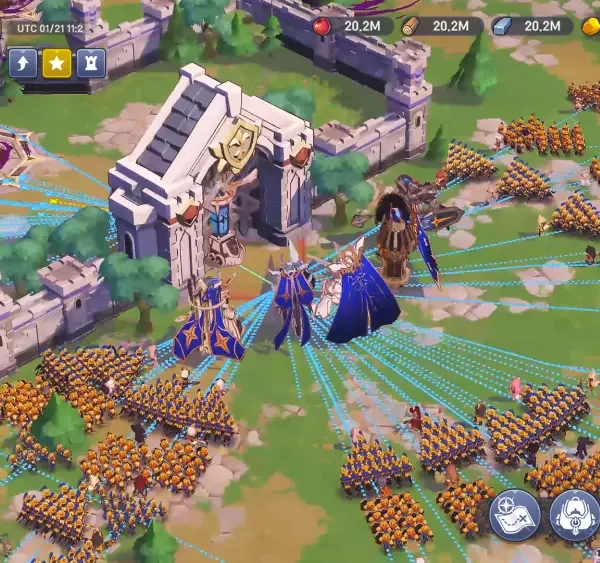Image resolution: width=600 pixels, height=563 pixels.
Task: Open the castle tower button
Action: click(x=91, y=64)
